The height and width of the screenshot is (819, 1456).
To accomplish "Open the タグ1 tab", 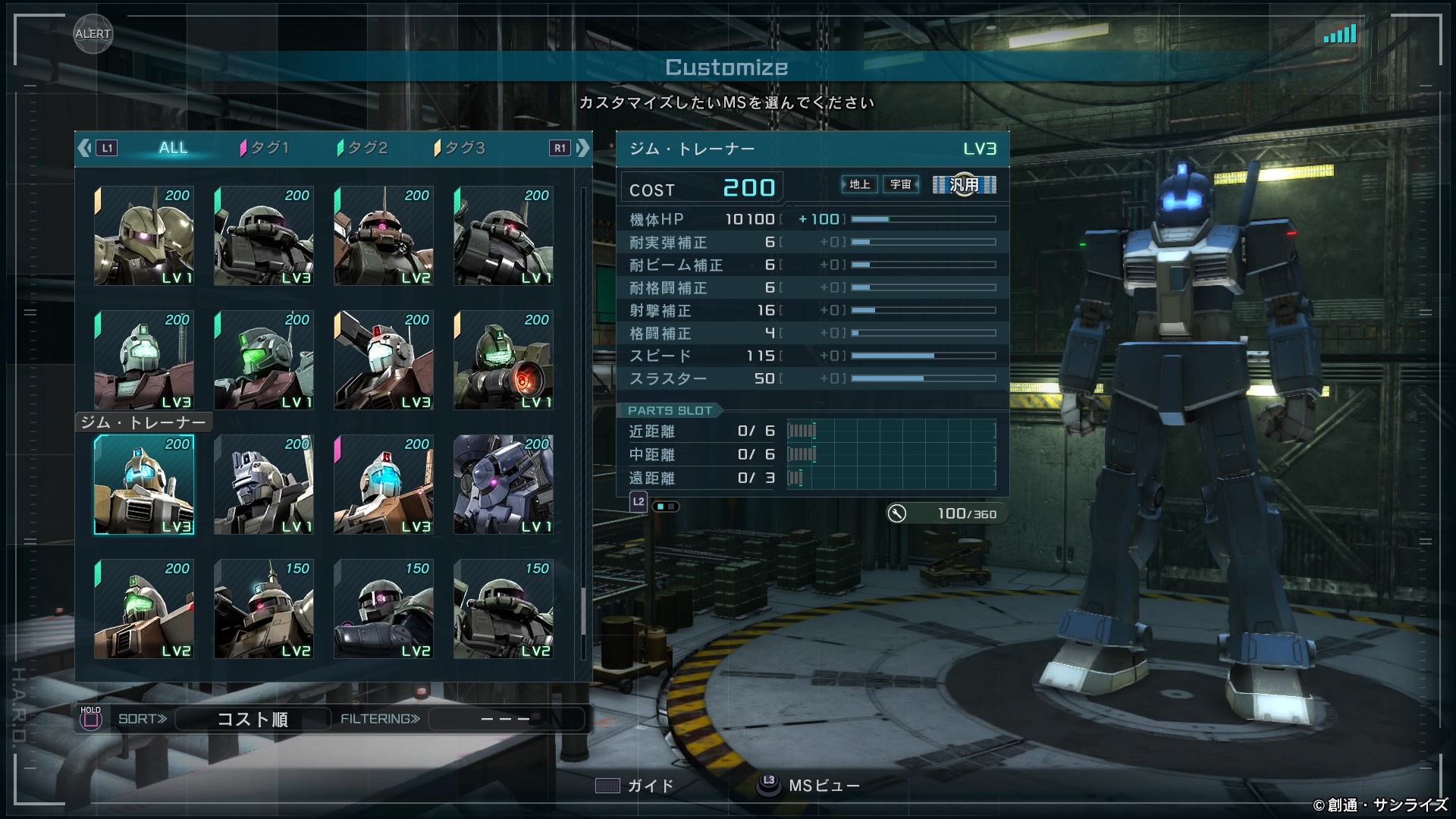I will [265, 148].
